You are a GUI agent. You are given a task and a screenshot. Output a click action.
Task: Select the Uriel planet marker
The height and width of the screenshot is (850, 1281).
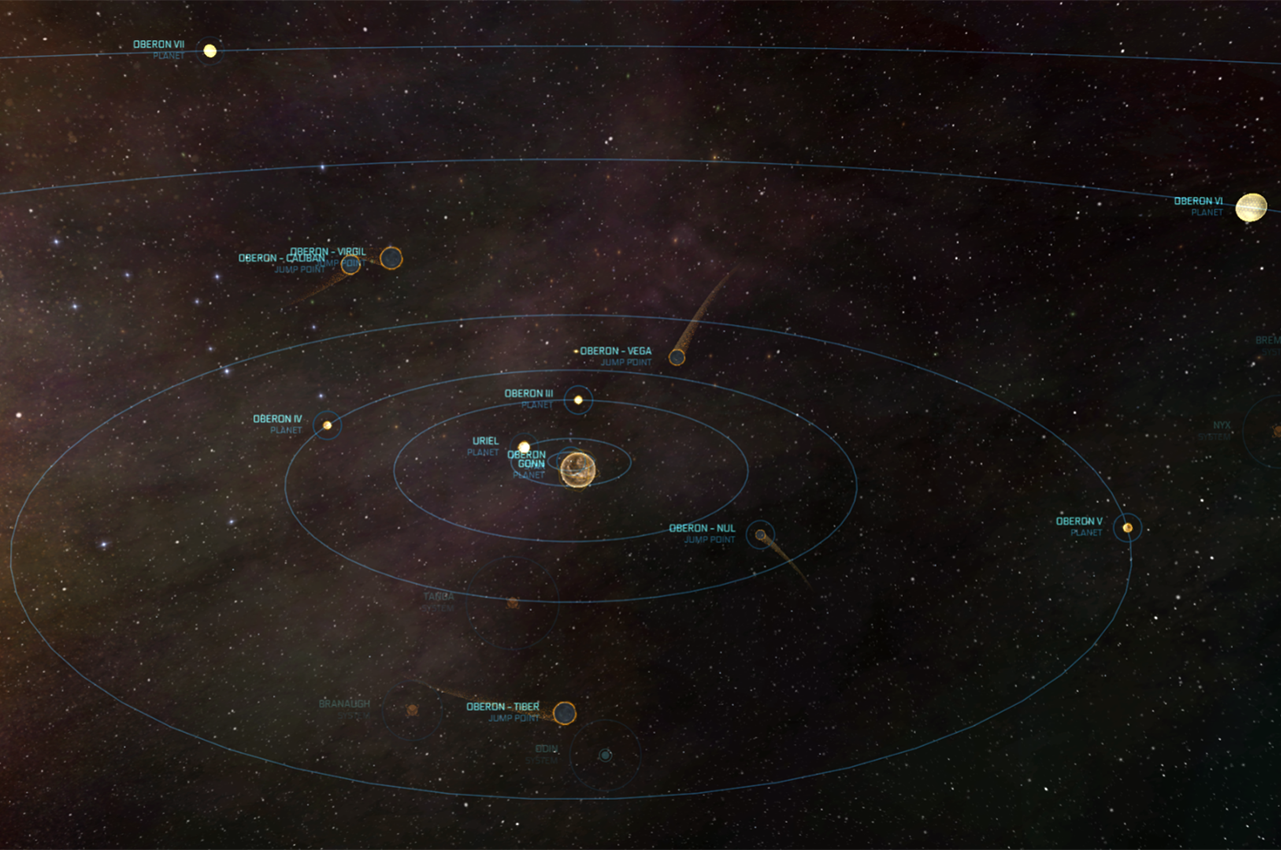click(524, 447)
